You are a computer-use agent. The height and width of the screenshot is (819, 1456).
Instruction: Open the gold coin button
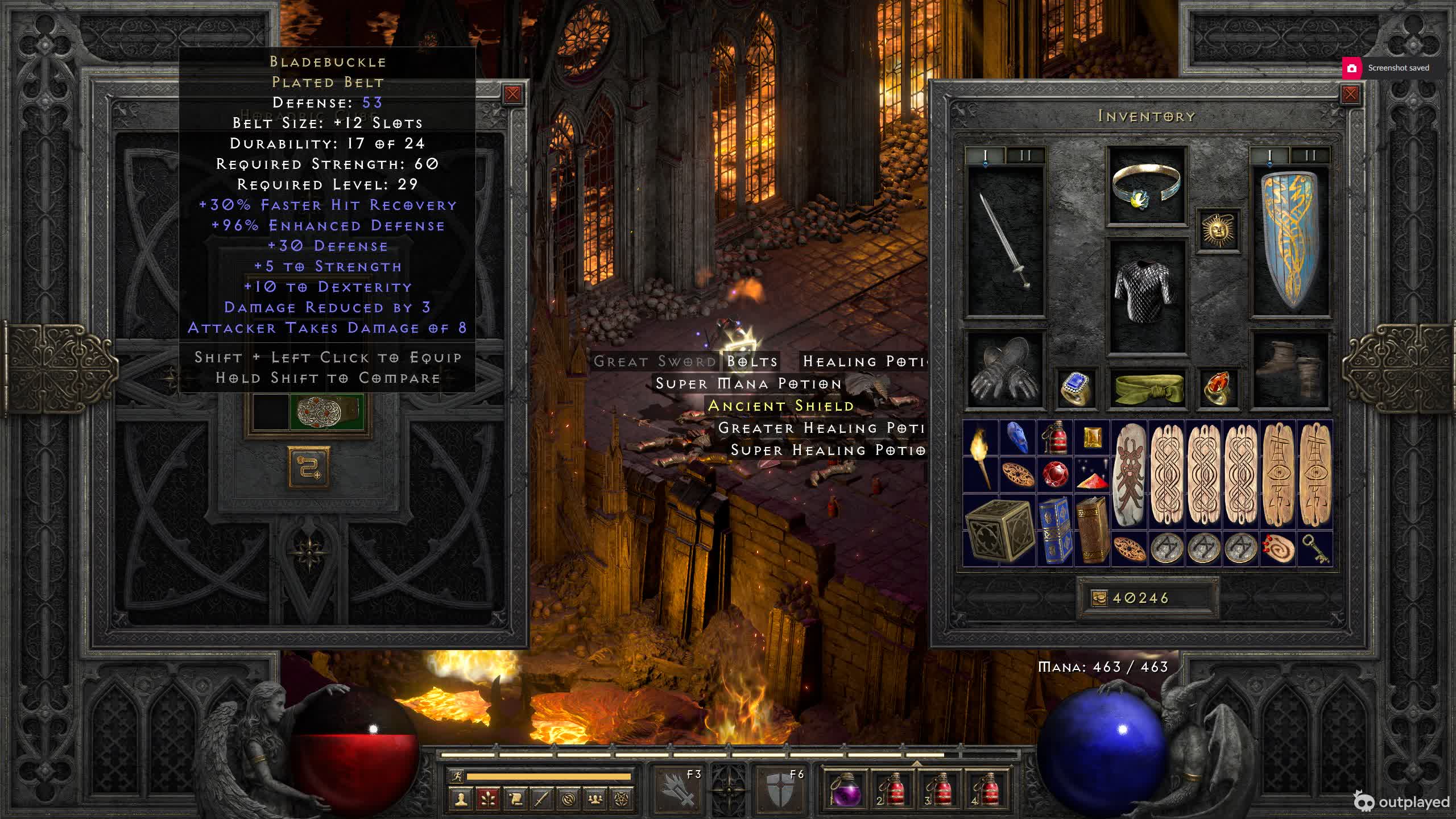pos(1099,598)
